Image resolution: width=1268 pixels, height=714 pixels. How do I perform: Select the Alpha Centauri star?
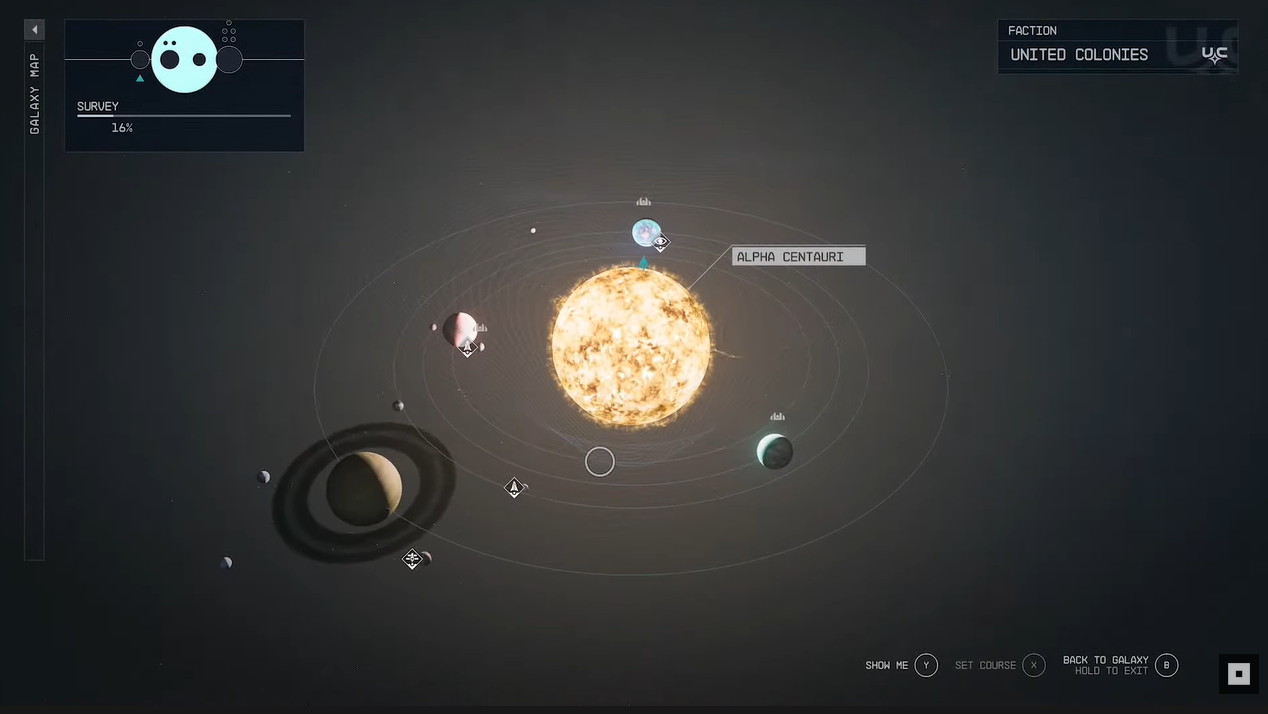[x=631, y=346]
